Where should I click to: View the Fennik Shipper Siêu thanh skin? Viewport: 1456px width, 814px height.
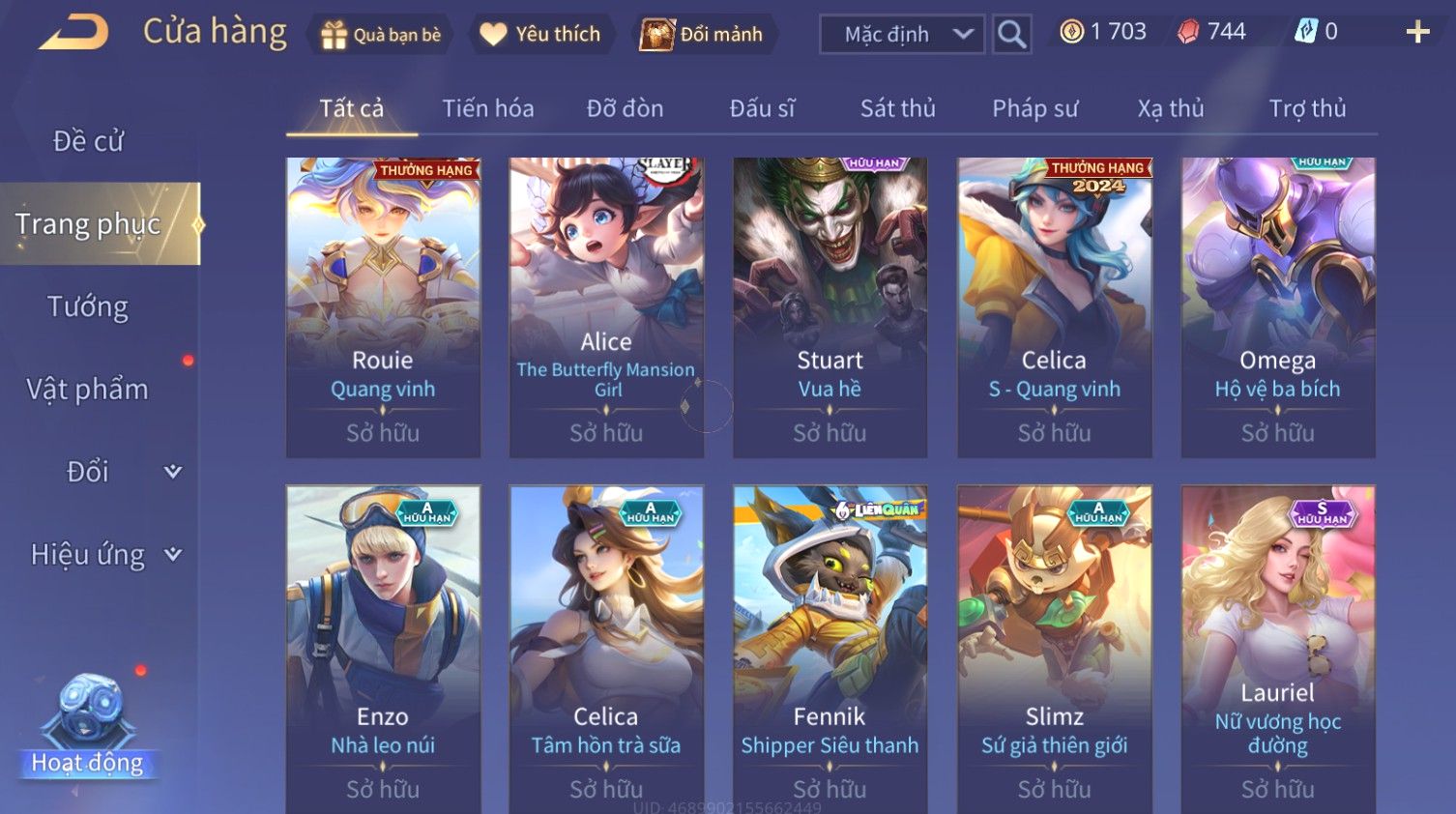coord(830,648)
